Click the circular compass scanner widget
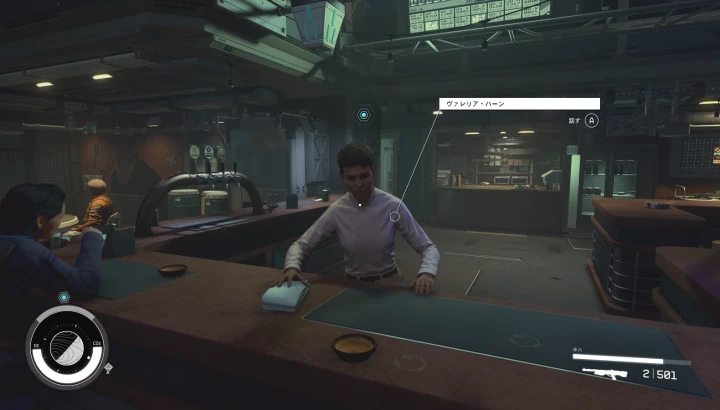This screenshot has height=410, width=720. (67, 347)
